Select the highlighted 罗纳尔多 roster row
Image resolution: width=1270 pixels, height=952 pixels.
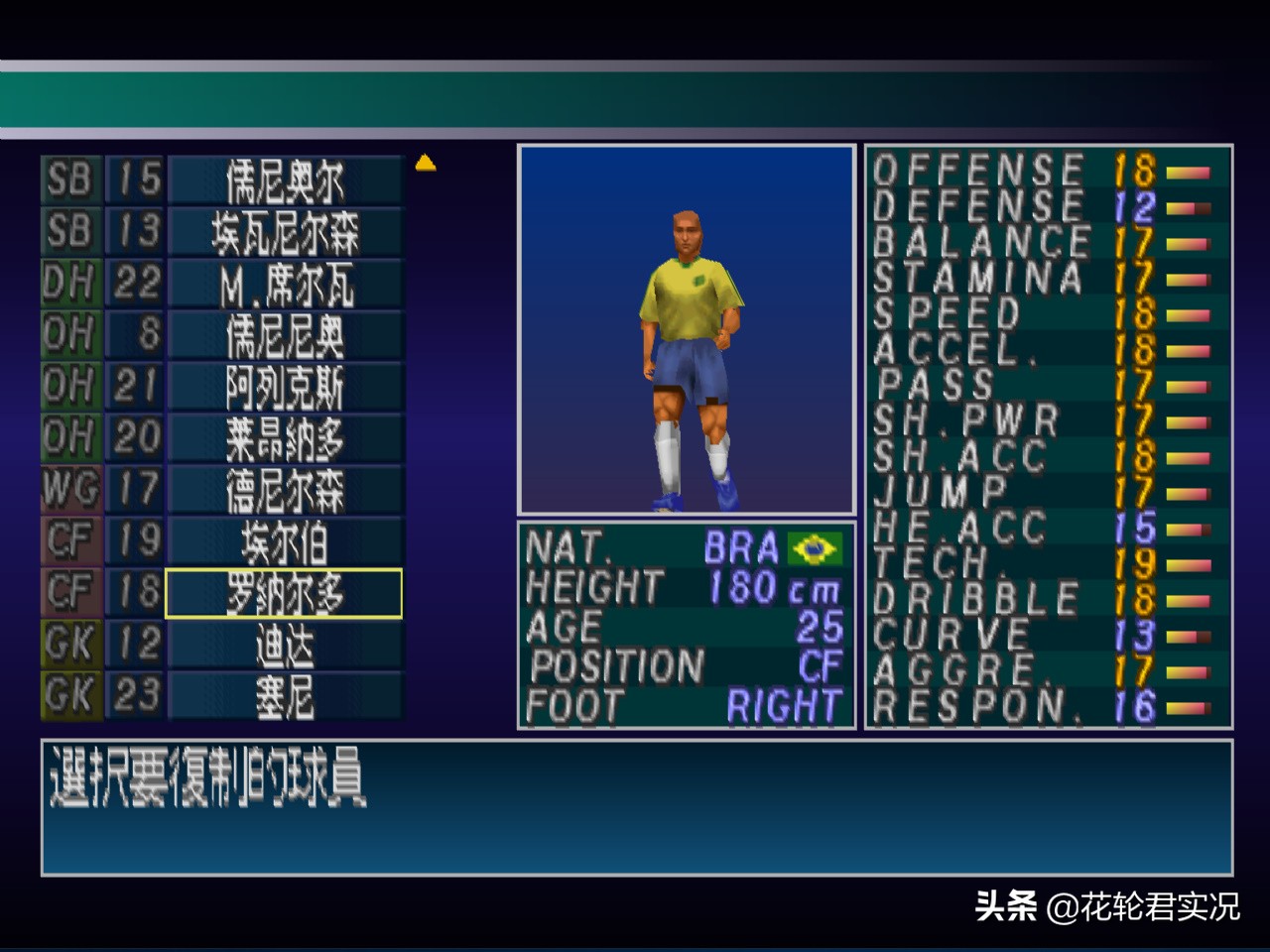tap(283, 593)
